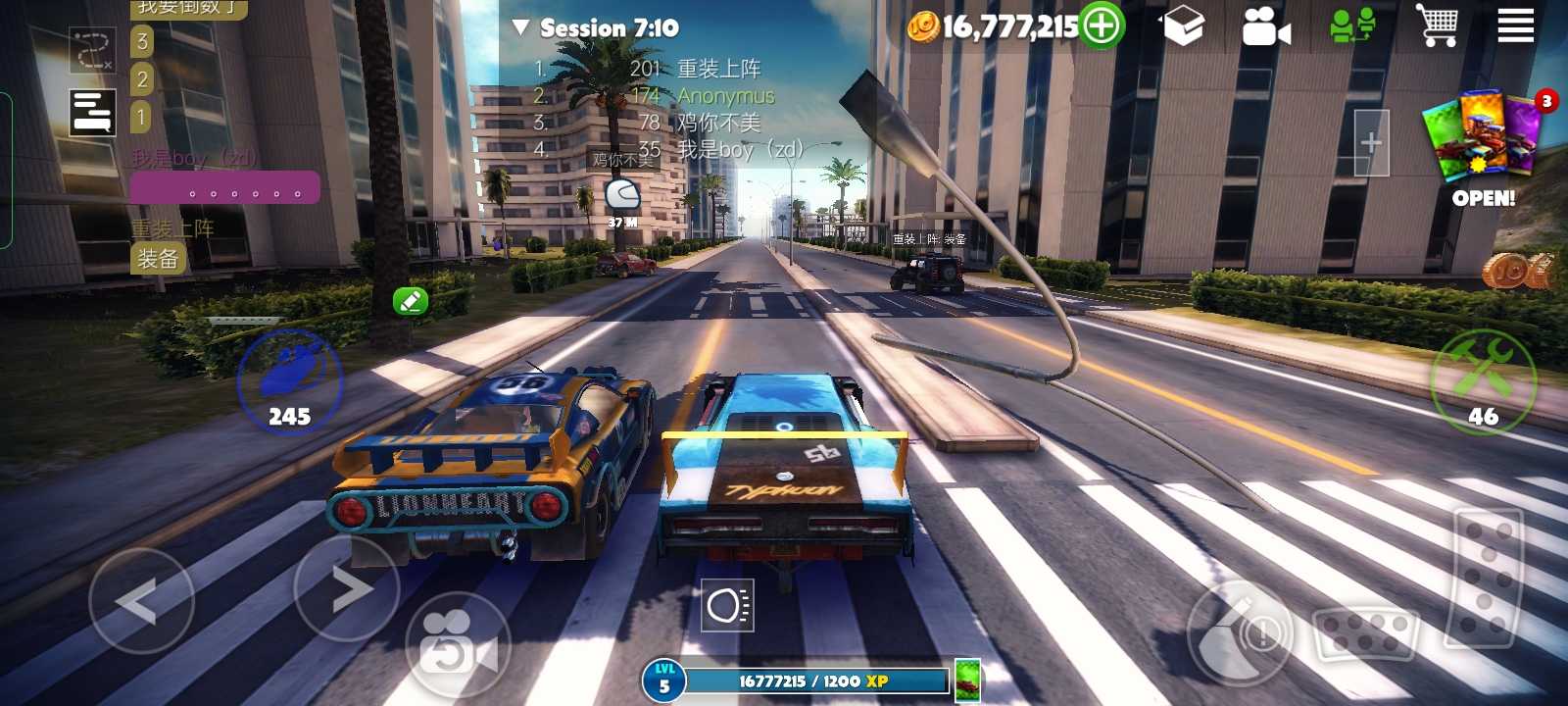1568x706 pixels.
Task: Open the card pack labeled OPEN!
Action: [1485, 147]
